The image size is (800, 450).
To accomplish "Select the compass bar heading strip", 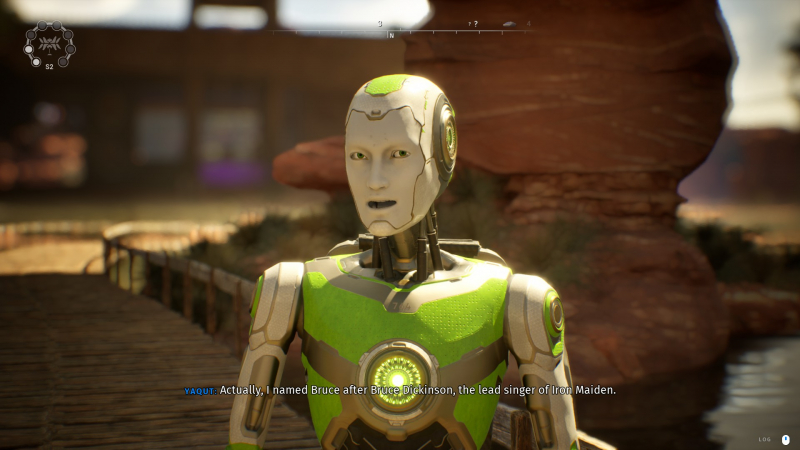I will click(400, 30).
